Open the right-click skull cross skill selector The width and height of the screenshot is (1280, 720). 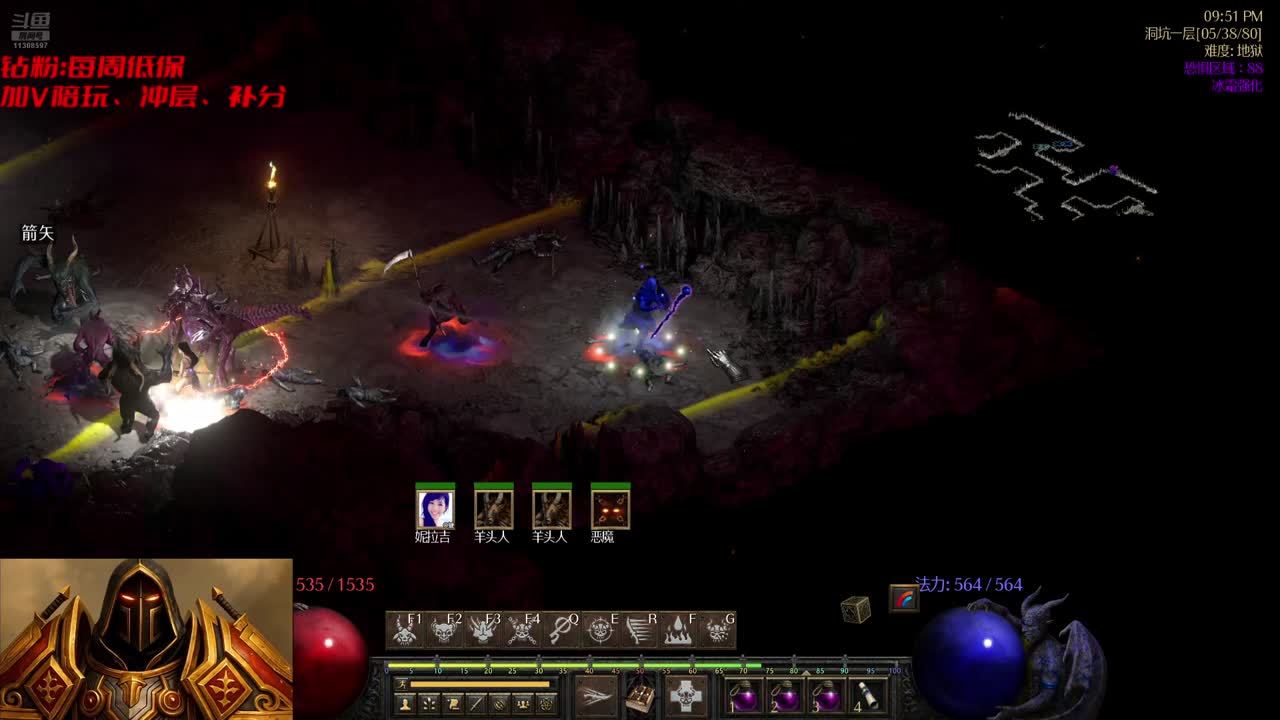tap(687, 695)
